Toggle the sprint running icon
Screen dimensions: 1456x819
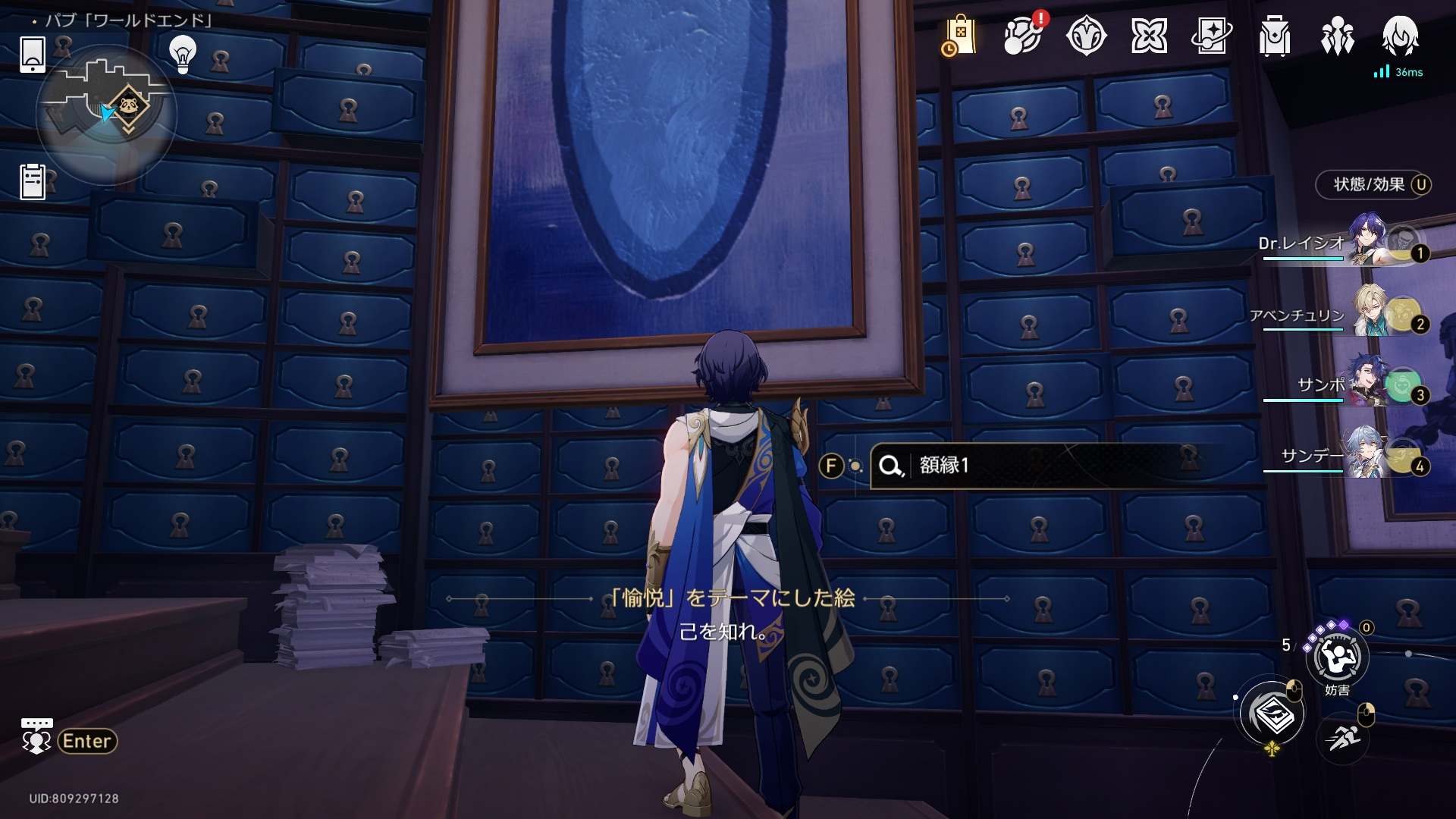click(x=1343, y=736)
